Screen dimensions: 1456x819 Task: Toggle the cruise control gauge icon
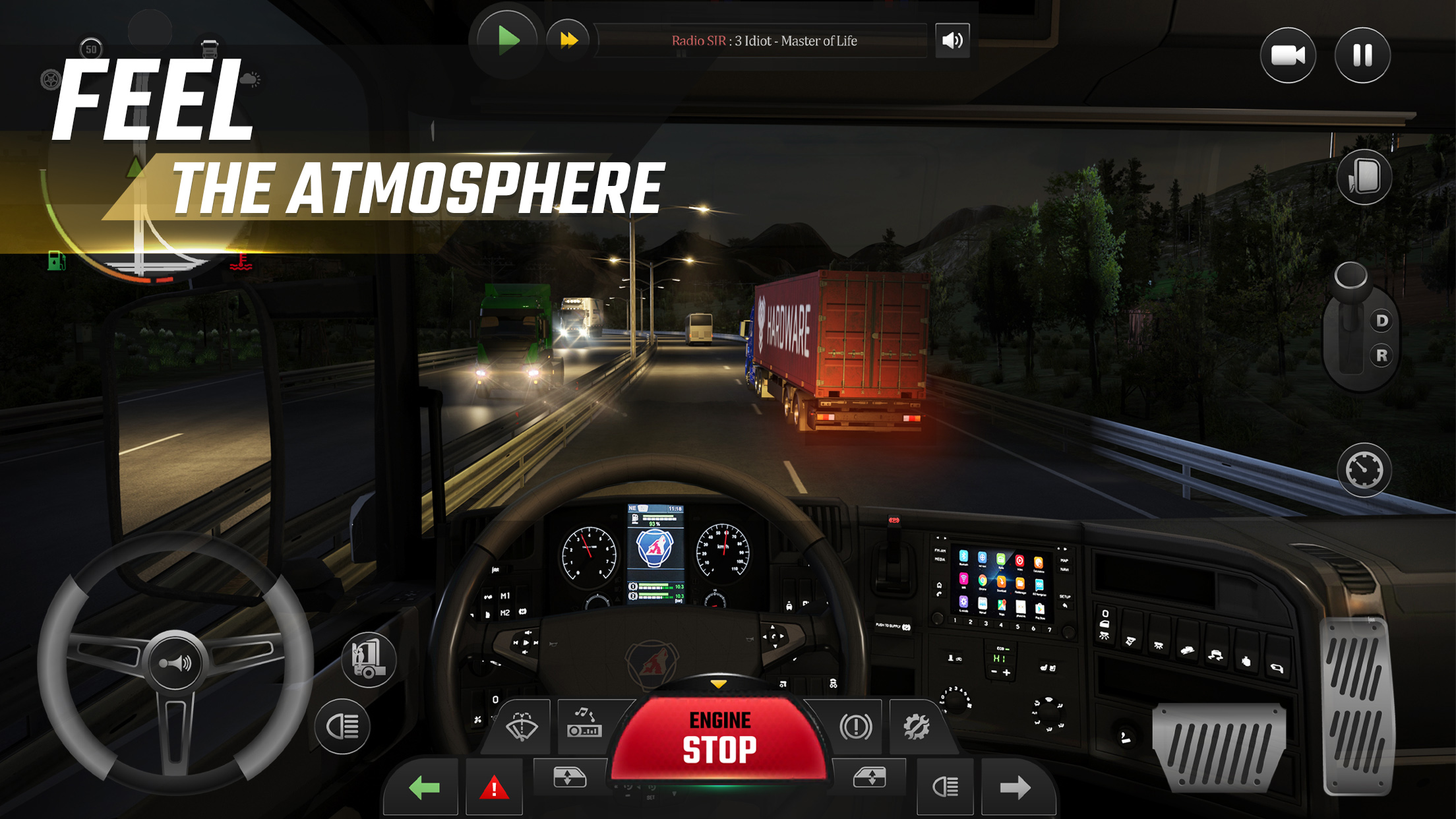tap(1364, 470)
